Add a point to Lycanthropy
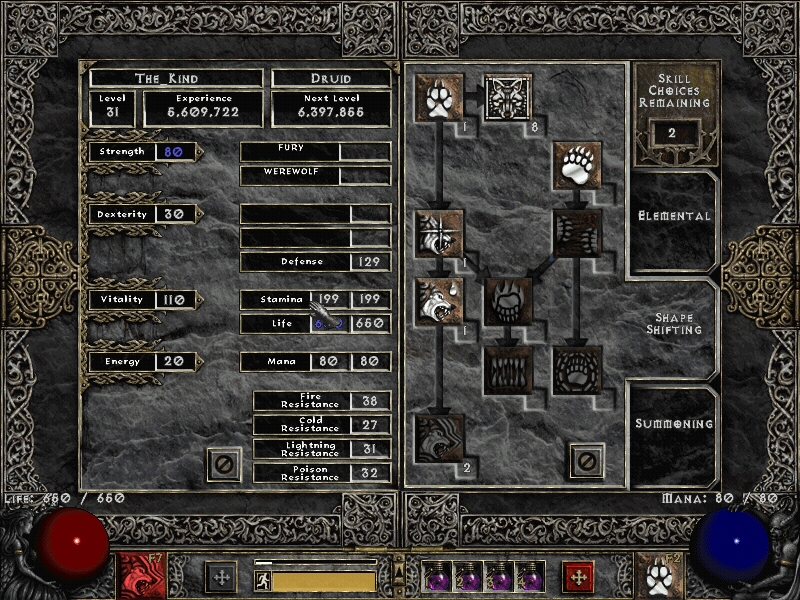 click(508, 98)
